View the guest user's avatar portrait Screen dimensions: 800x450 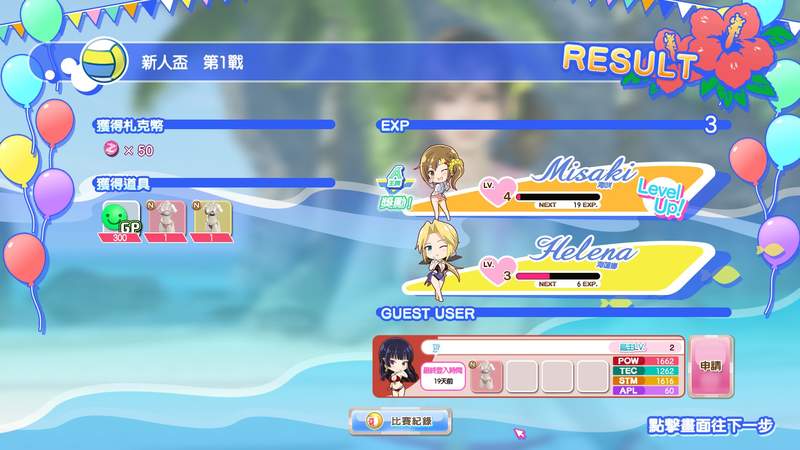point(396,367)
